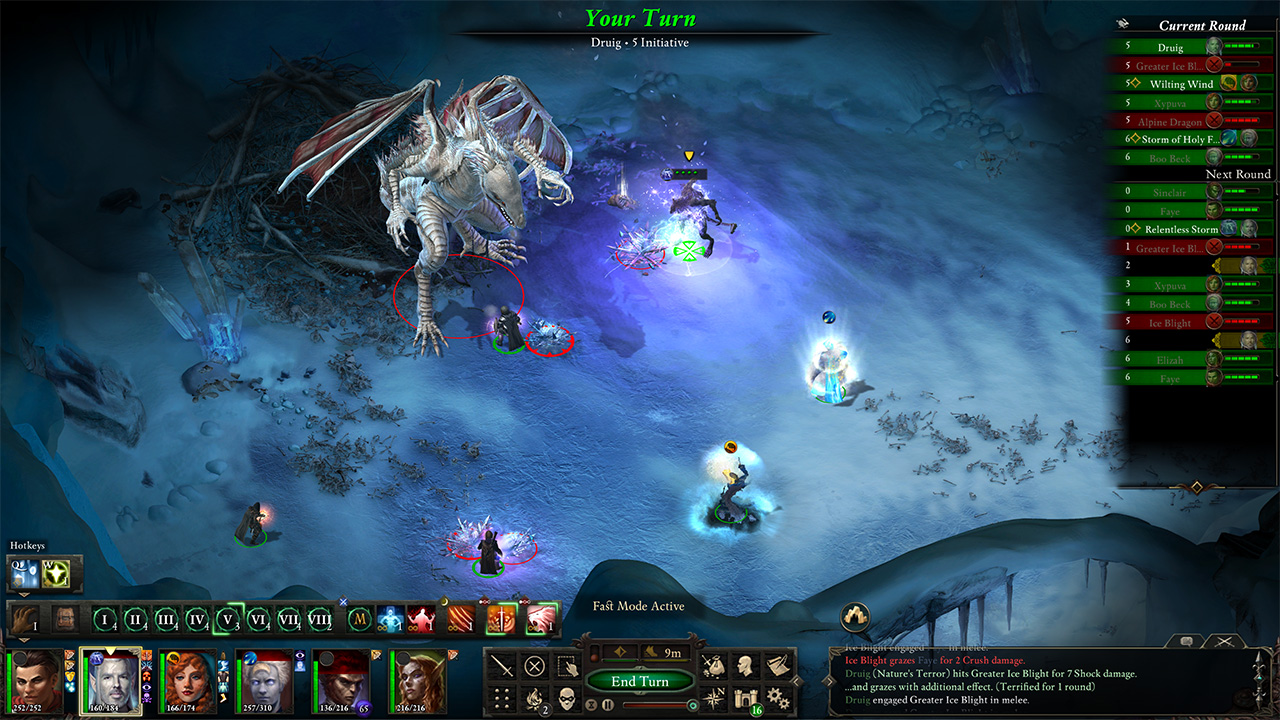Open the game options gear icon
Viewport: 1280px width, 720px height.
click(780, 700)
